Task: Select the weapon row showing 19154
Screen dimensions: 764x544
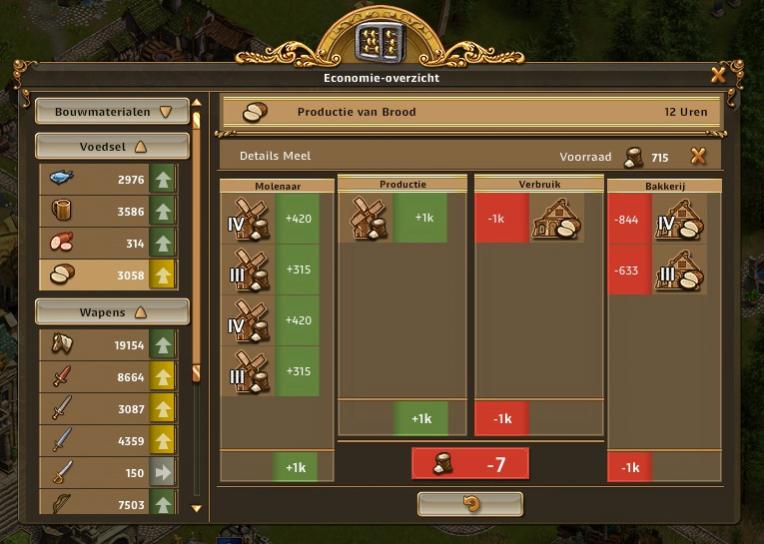Action: (x=108, y=345)
